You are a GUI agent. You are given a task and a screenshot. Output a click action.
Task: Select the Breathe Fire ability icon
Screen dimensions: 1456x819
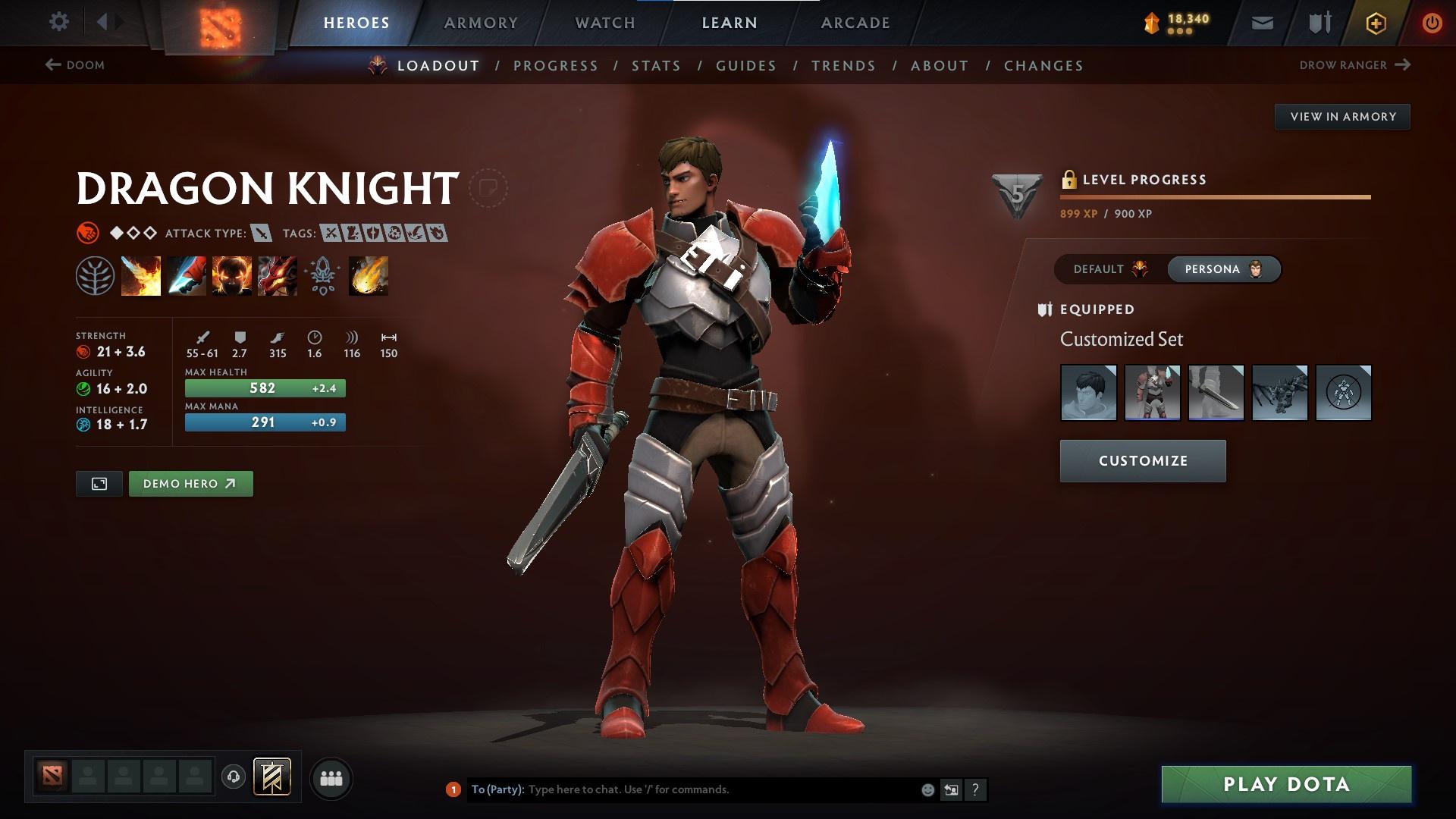pyautogui.click(x=140, y=275)
